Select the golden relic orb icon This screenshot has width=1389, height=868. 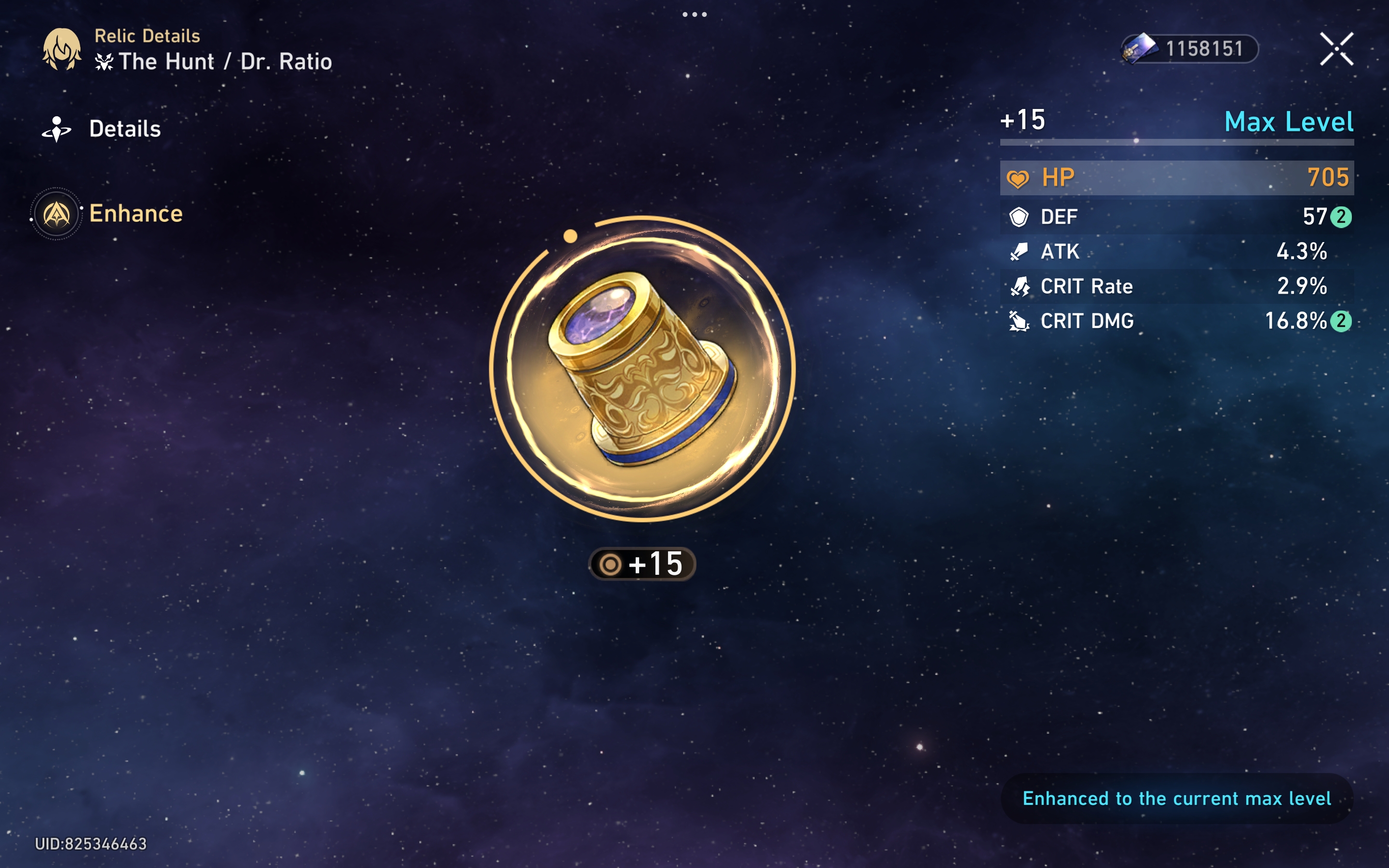pyautogui.click(x=642, y=368)
